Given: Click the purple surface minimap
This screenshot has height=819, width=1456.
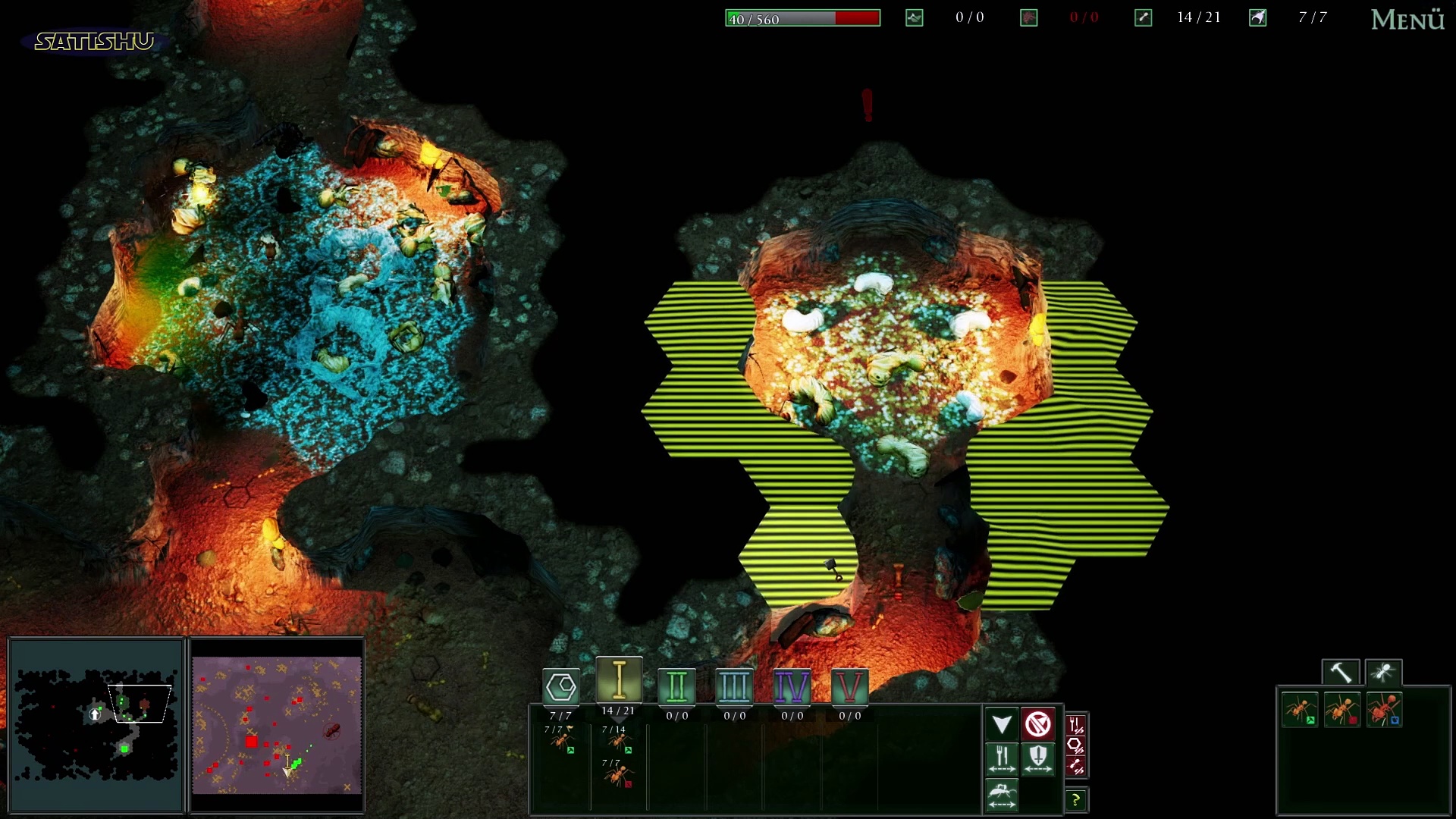Looking at the screenshot, I should [277, 725].
